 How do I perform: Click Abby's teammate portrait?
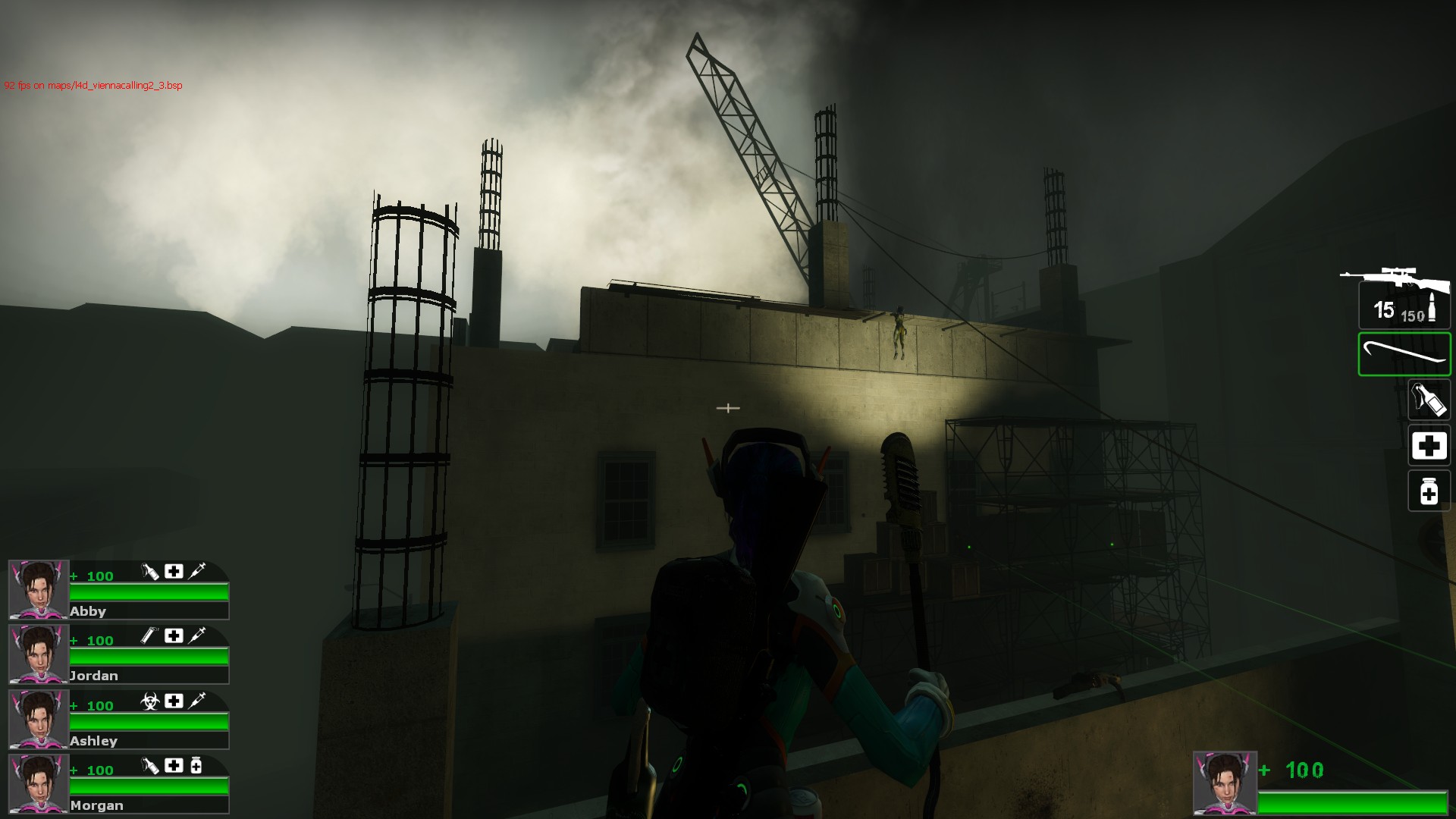coord(38,590)
